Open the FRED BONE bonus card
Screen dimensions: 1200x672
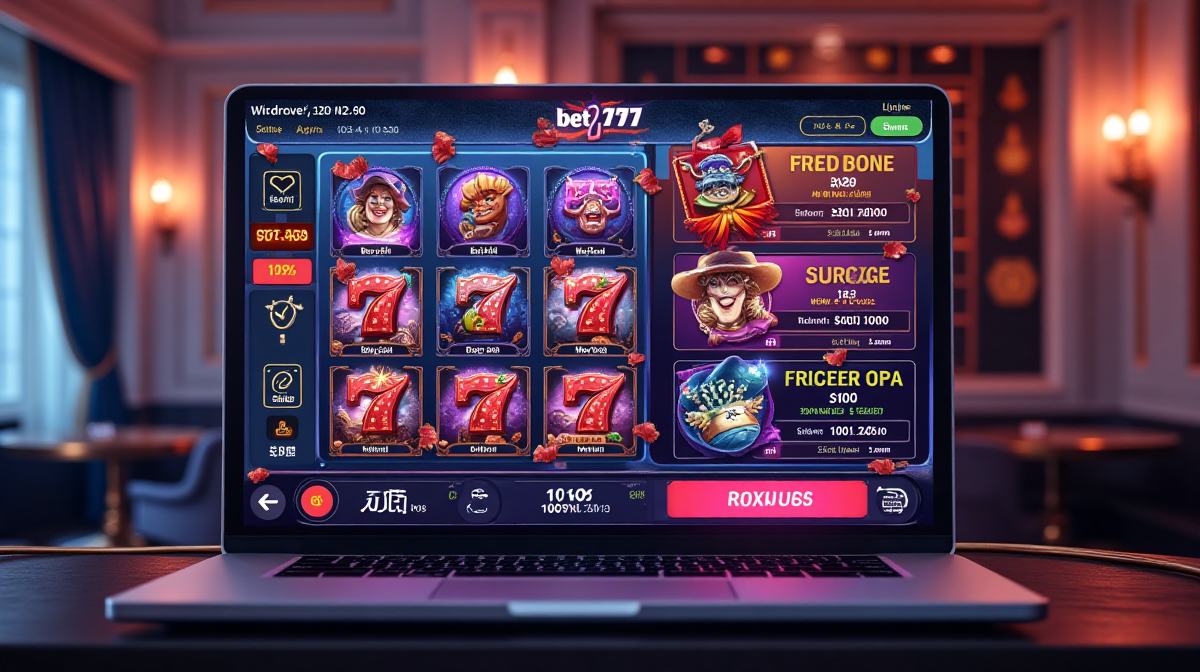tap(794, 194)
